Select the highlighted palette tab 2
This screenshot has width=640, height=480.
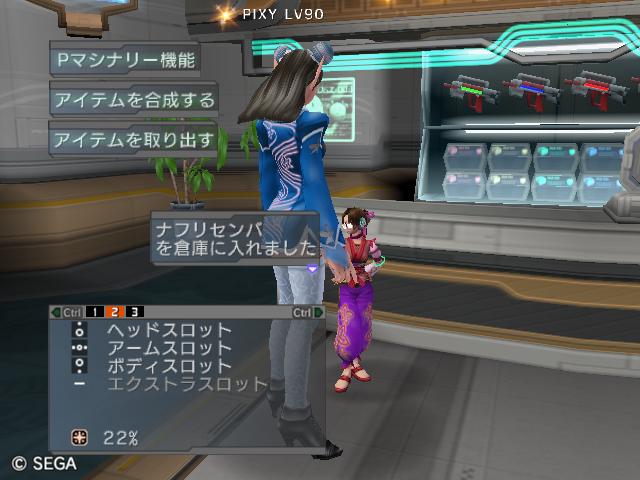(x=114, y=312)
